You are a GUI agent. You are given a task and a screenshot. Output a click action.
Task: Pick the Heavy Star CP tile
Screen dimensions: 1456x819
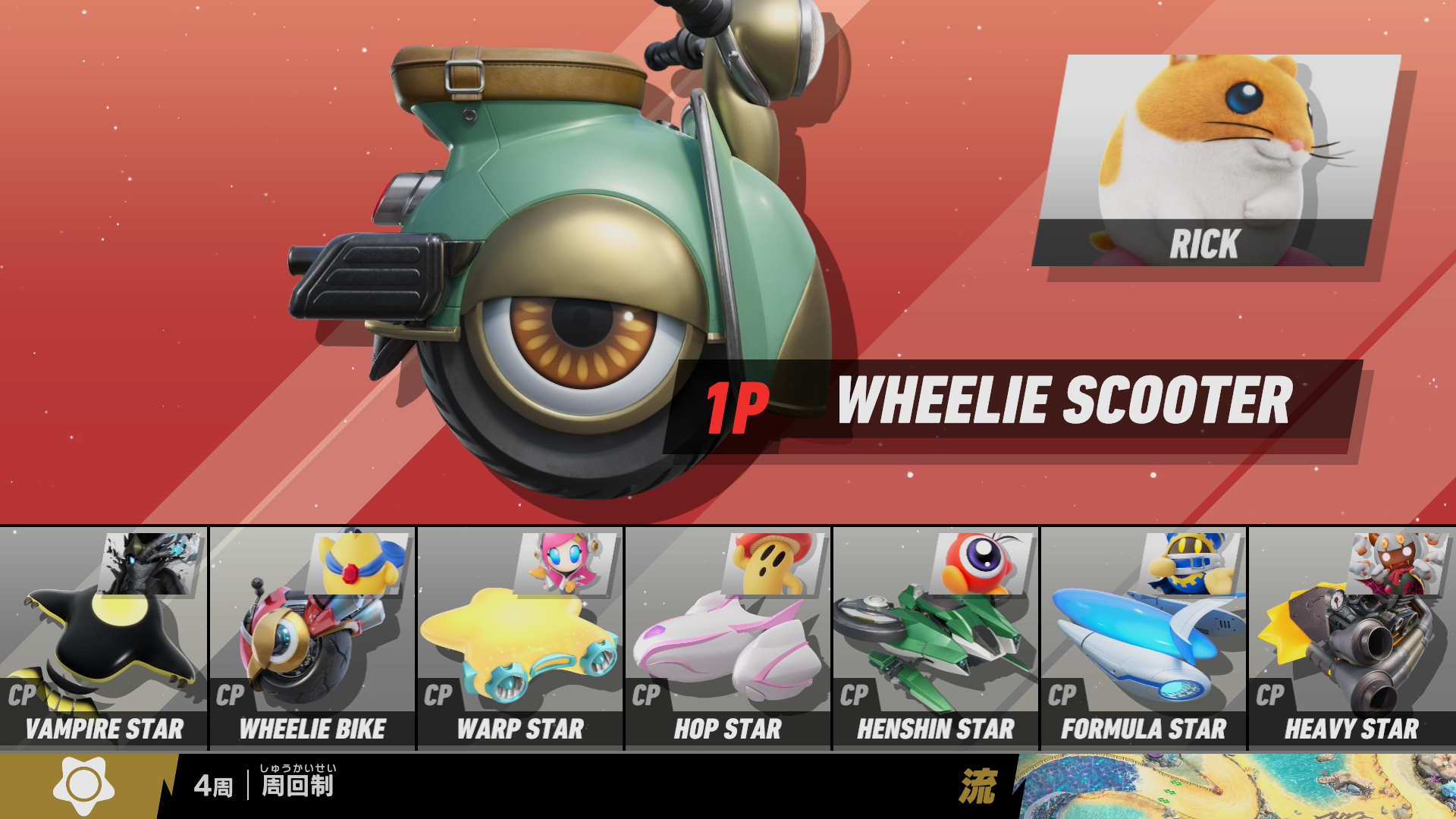pos(1351,639)
